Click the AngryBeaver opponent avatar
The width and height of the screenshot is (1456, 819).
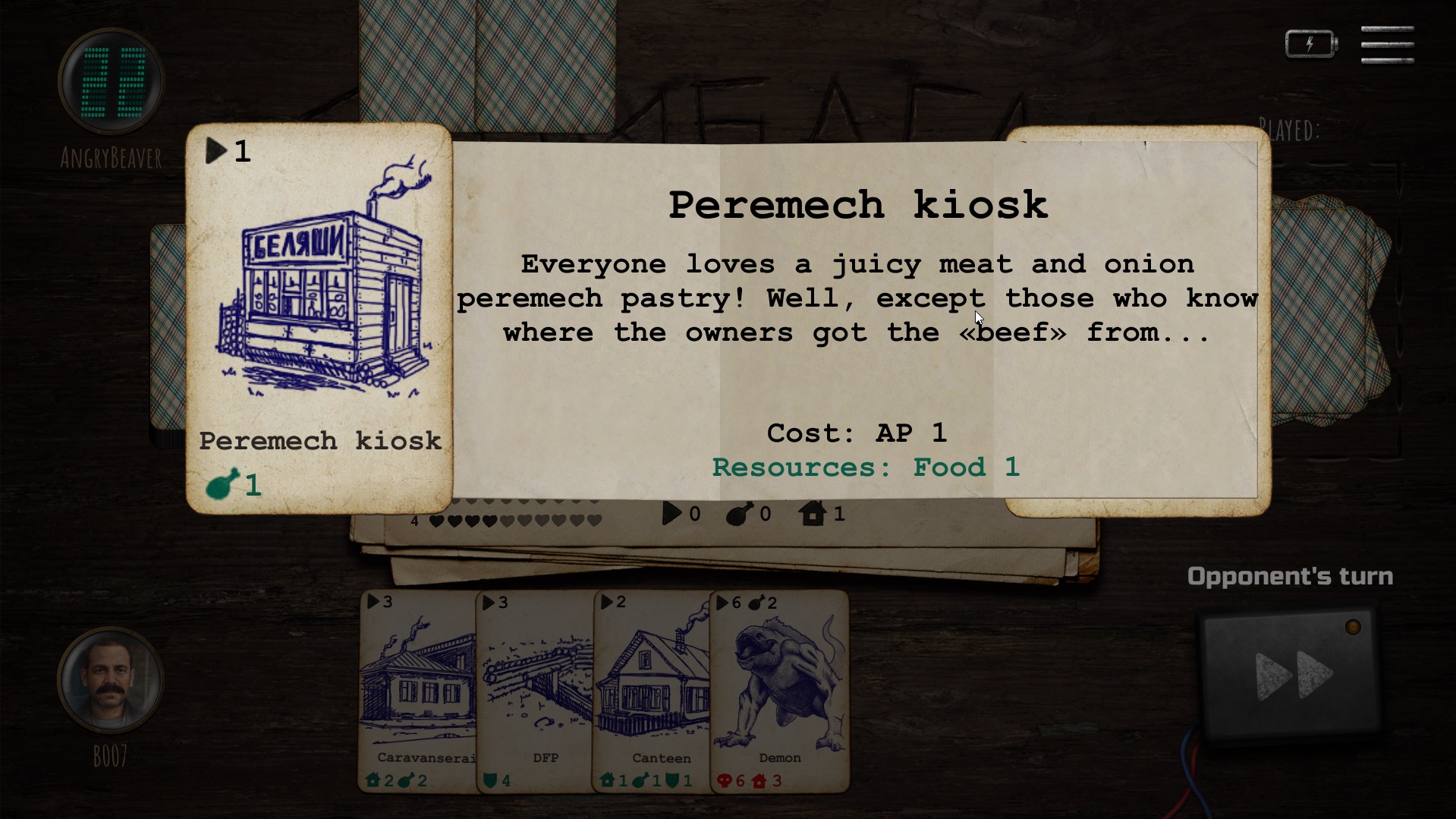pos(111,82)
